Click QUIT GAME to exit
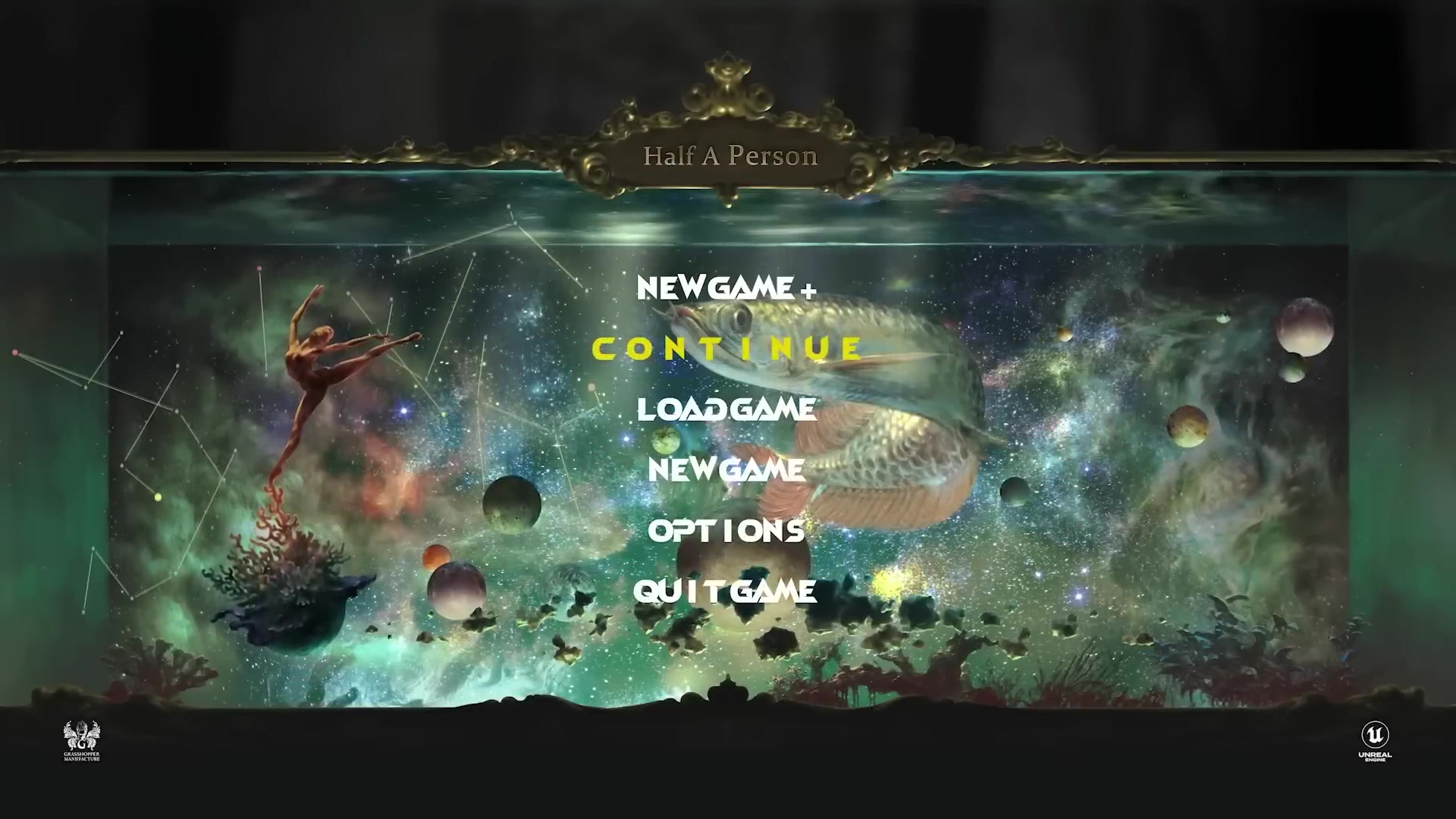Screen dimensions: 1456x819 coord(725,591)
